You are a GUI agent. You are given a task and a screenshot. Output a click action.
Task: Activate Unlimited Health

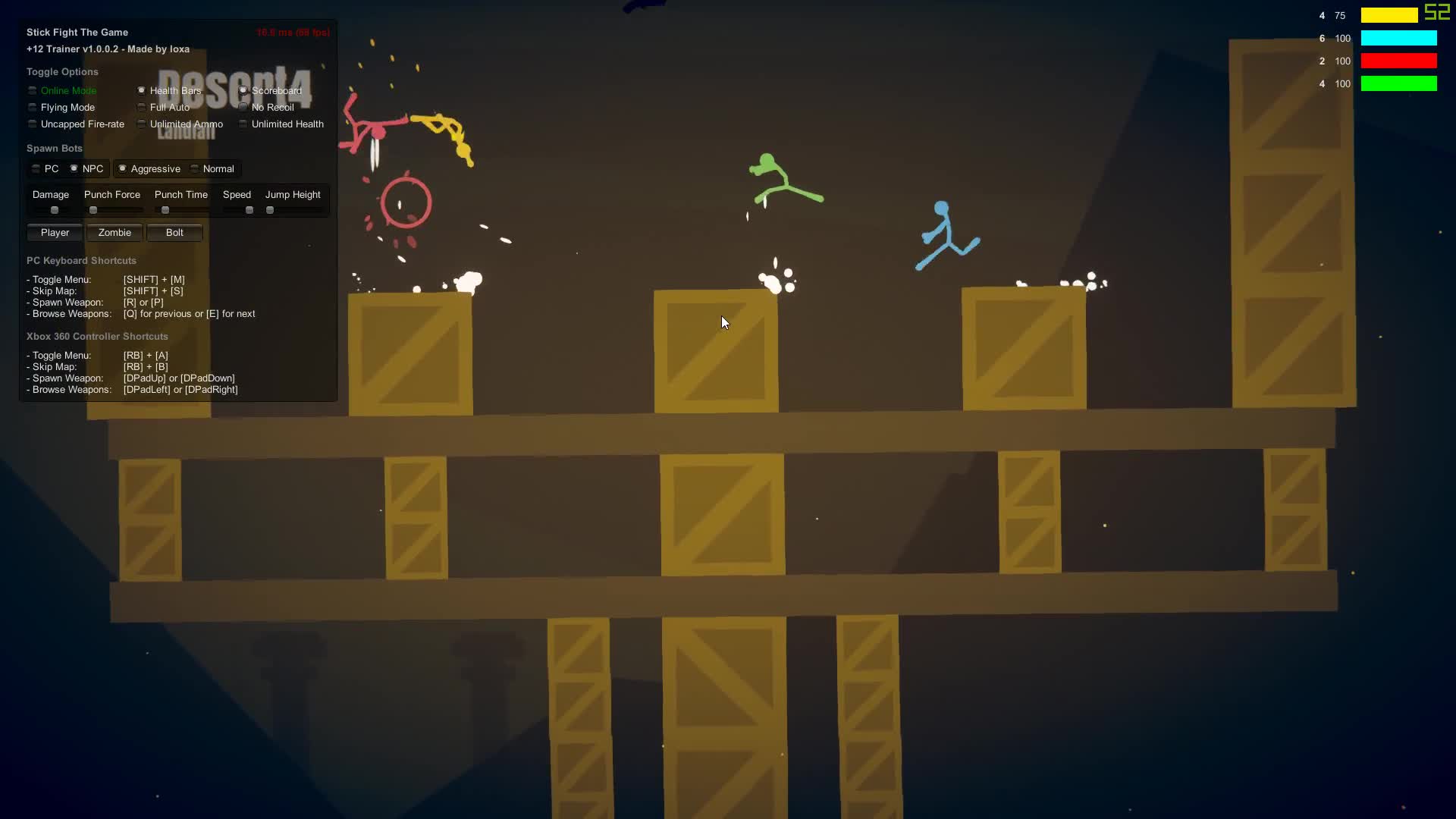tap(243, 124)
